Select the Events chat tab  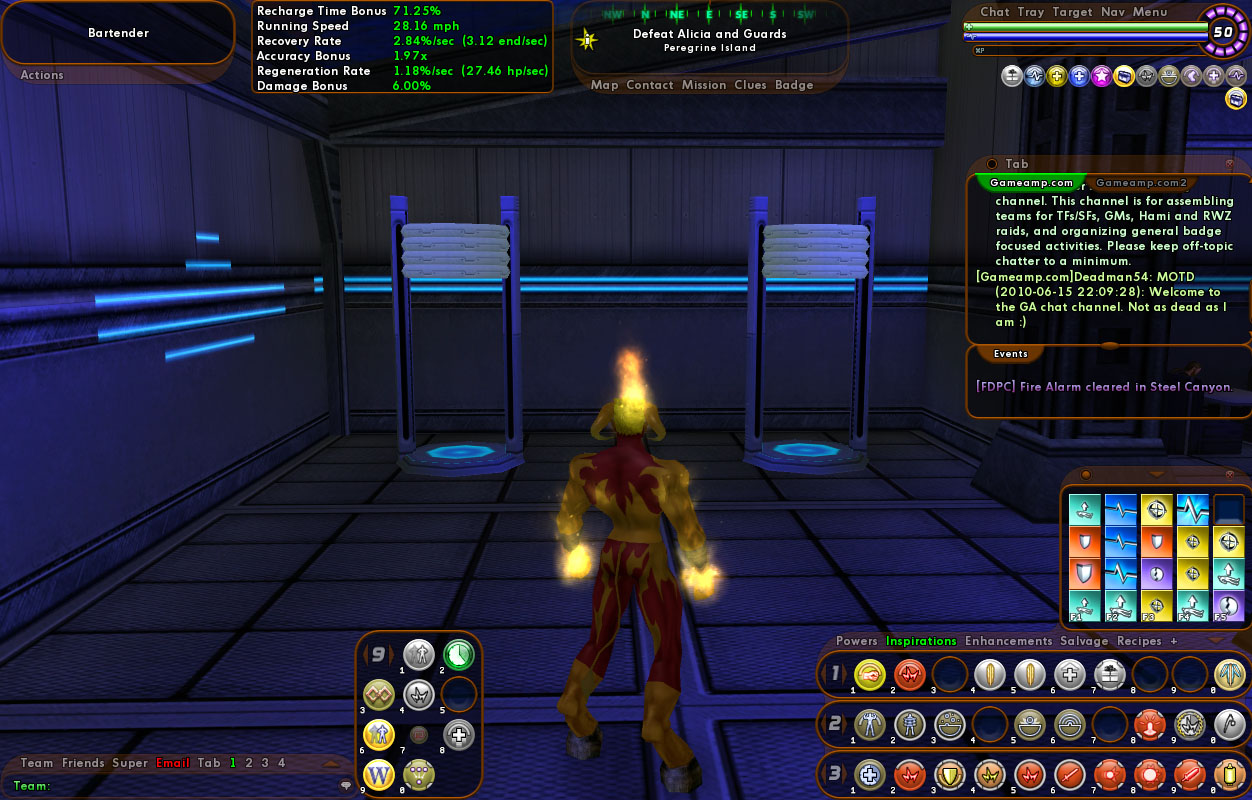pyautogui.click(x=1010, y=354)
